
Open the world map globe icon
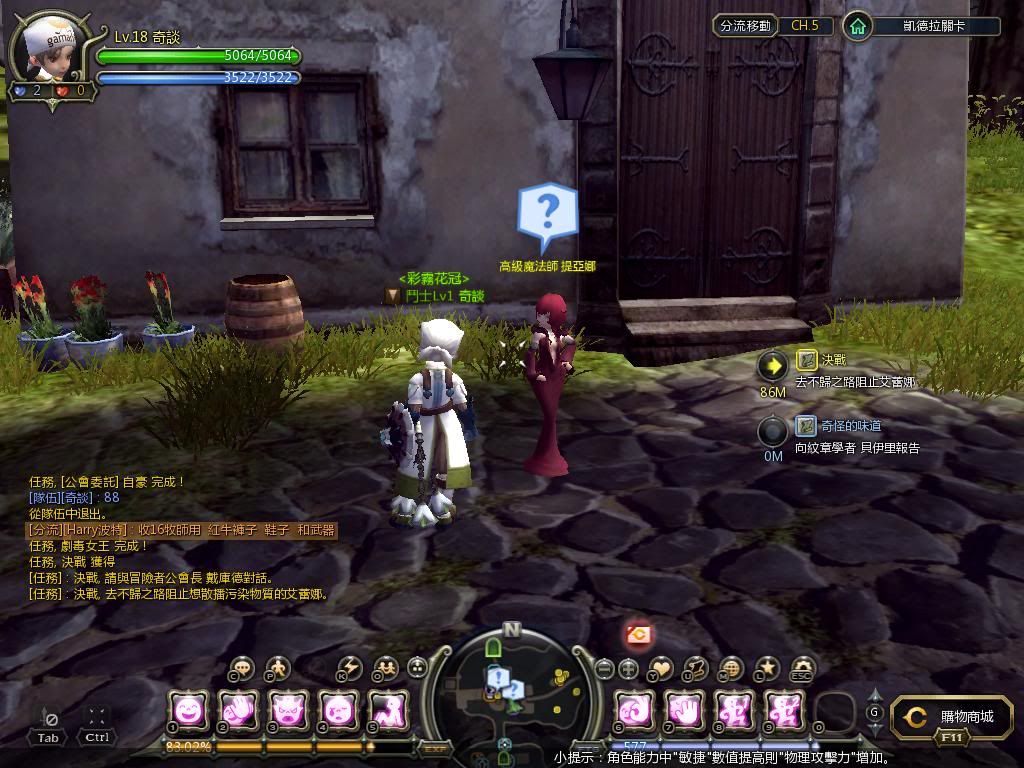click(x=731, y=668)
